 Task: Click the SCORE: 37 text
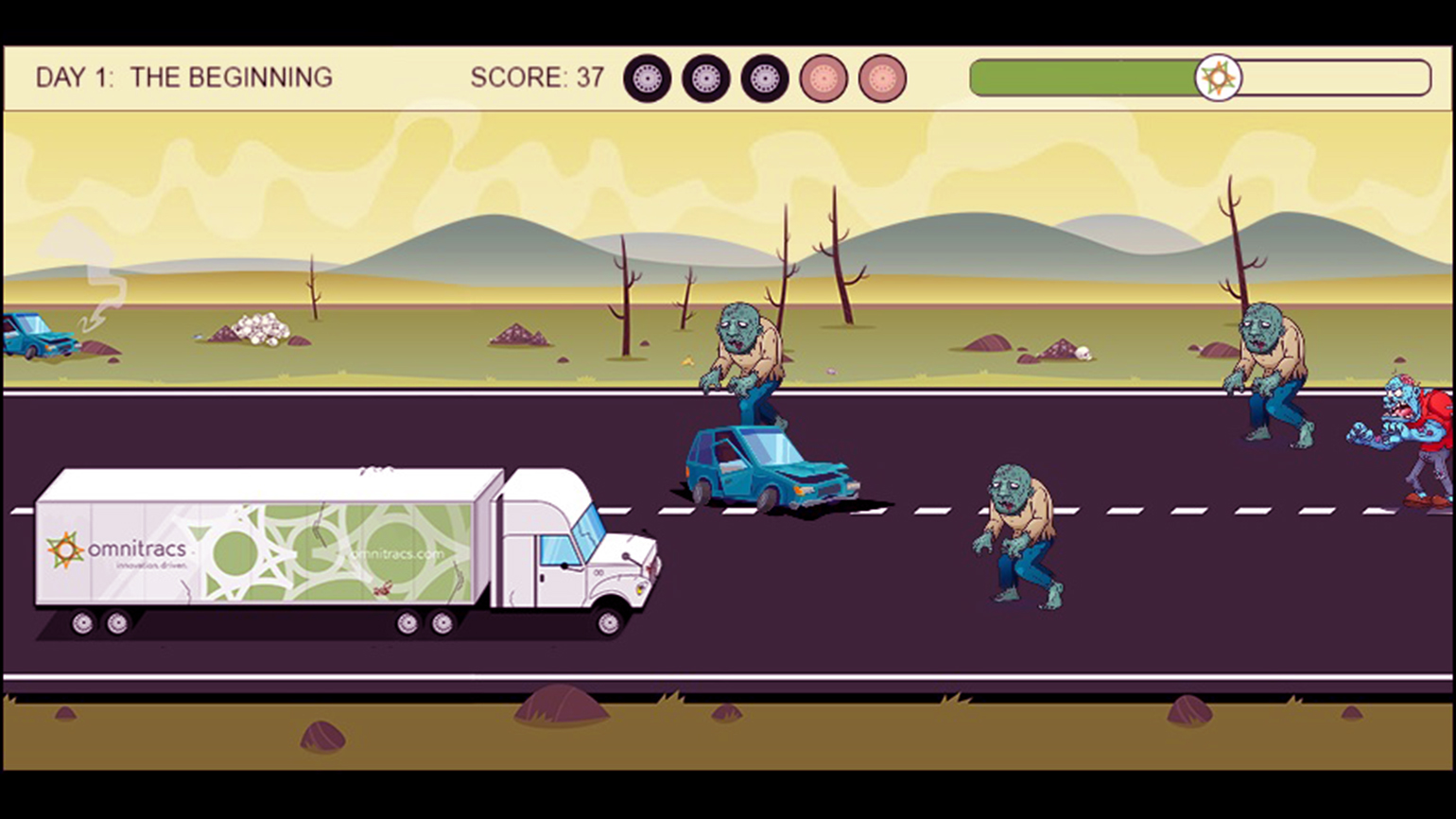537,76
